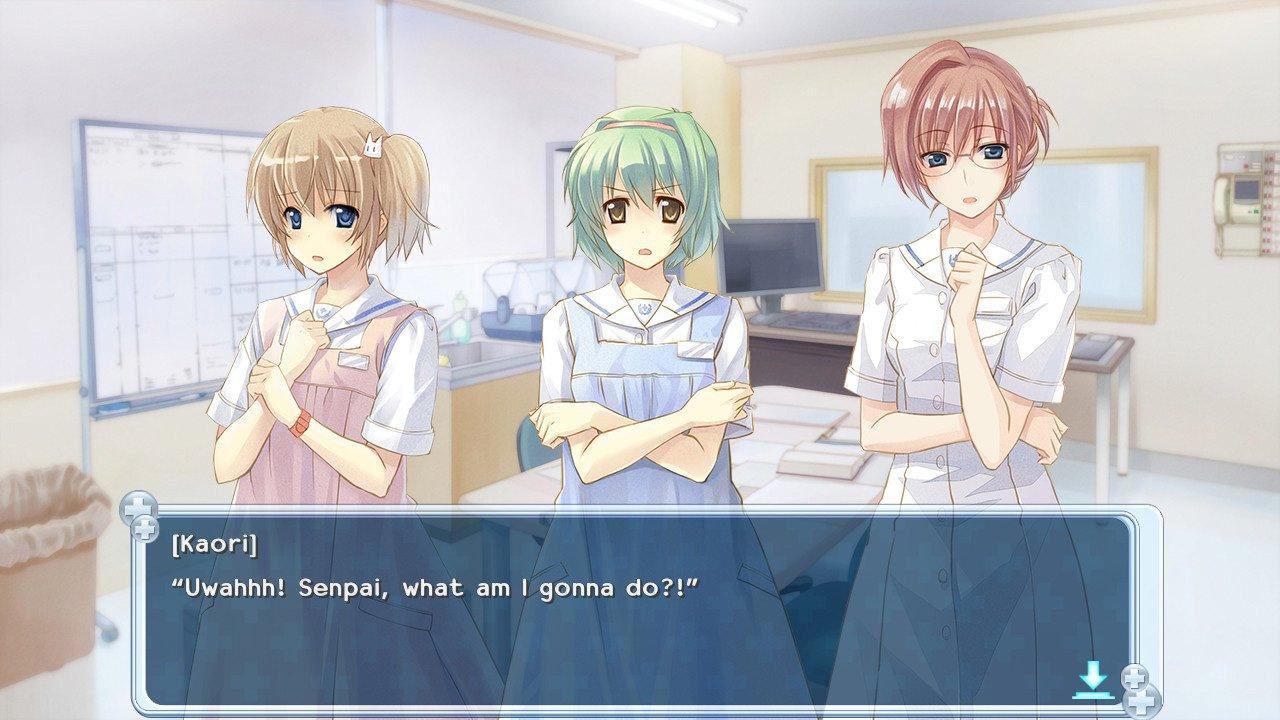The height and width of the screenshot is (720, 1280).
Task: Click the emblem on the green-haired girl's collar
Action: pyautogui.click(x=644, y=308)
